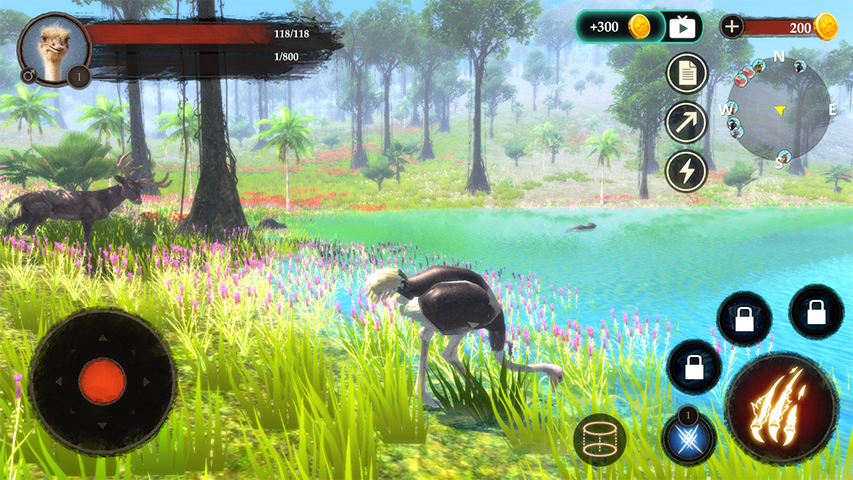
Task: Toggle the lightning bolt sprint button
Action: (687, 170)
